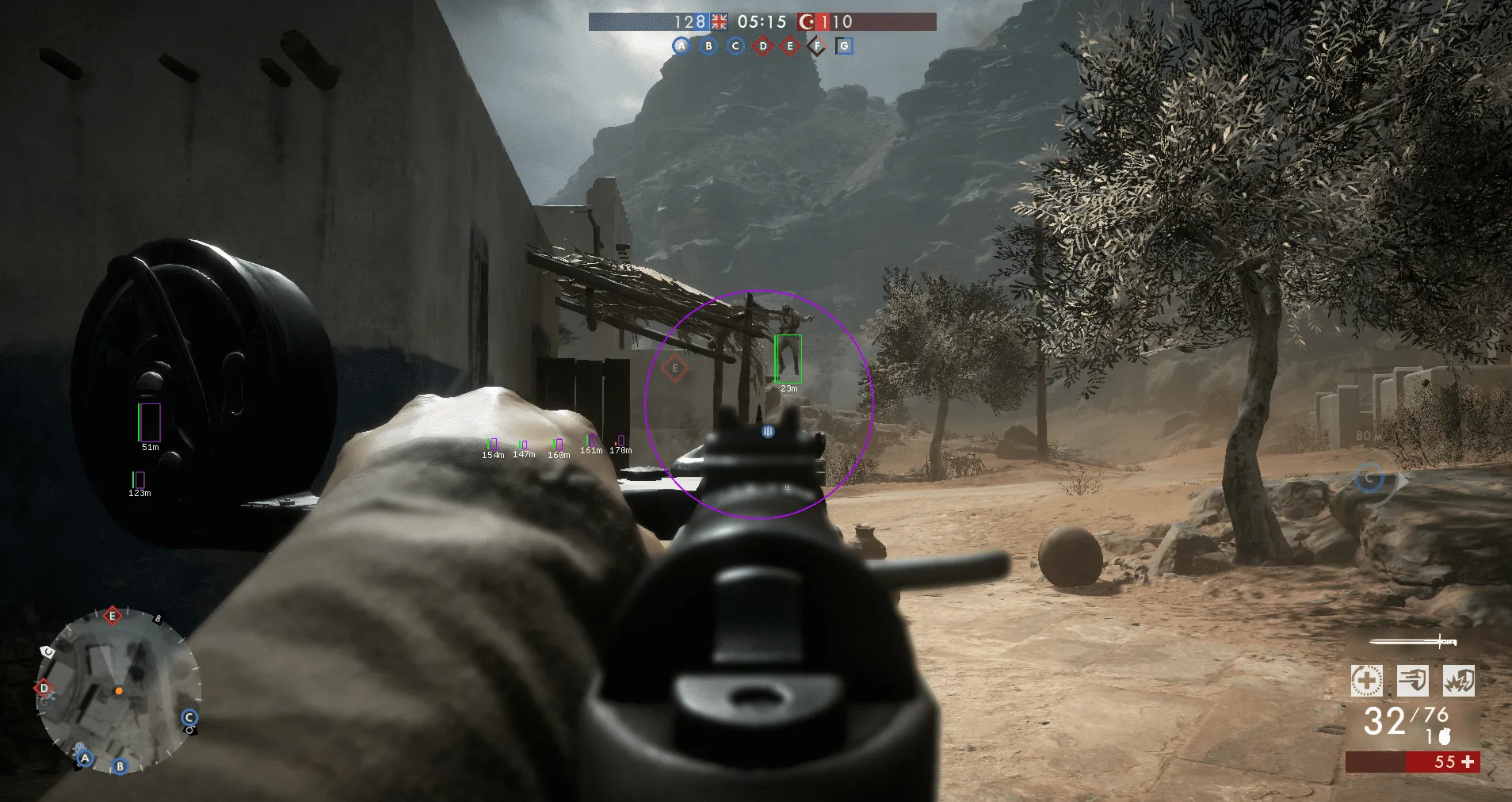This screenshot has width=1512, height=802.
Task: Click the bayonet melee weapon icon
Action: pyautogui.click(x=1412, y=642)
